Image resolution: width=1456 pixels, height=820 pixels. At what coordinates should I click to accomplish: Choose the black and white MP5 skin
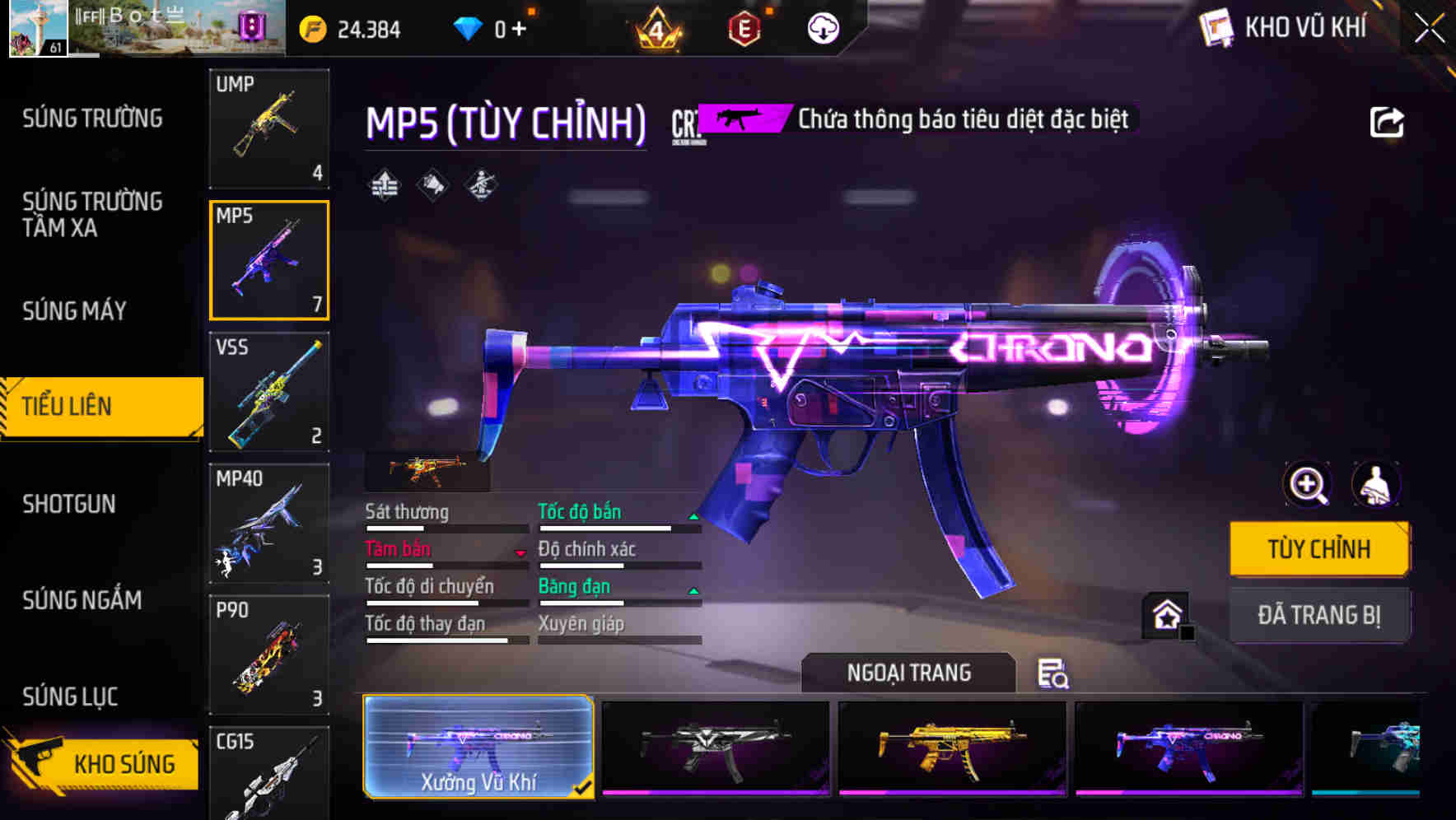coord(716,748)
